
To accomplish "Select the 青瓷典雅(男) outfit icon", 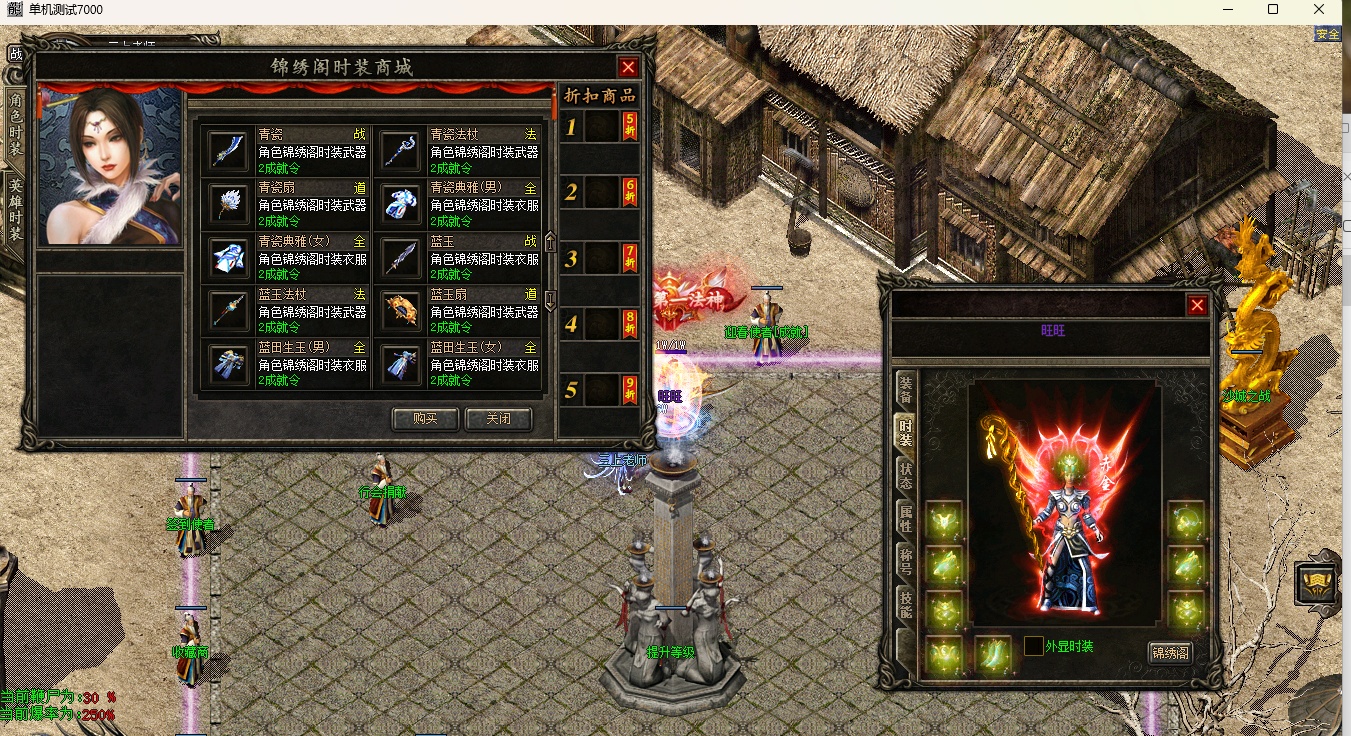I will click(x=400, y=200).
